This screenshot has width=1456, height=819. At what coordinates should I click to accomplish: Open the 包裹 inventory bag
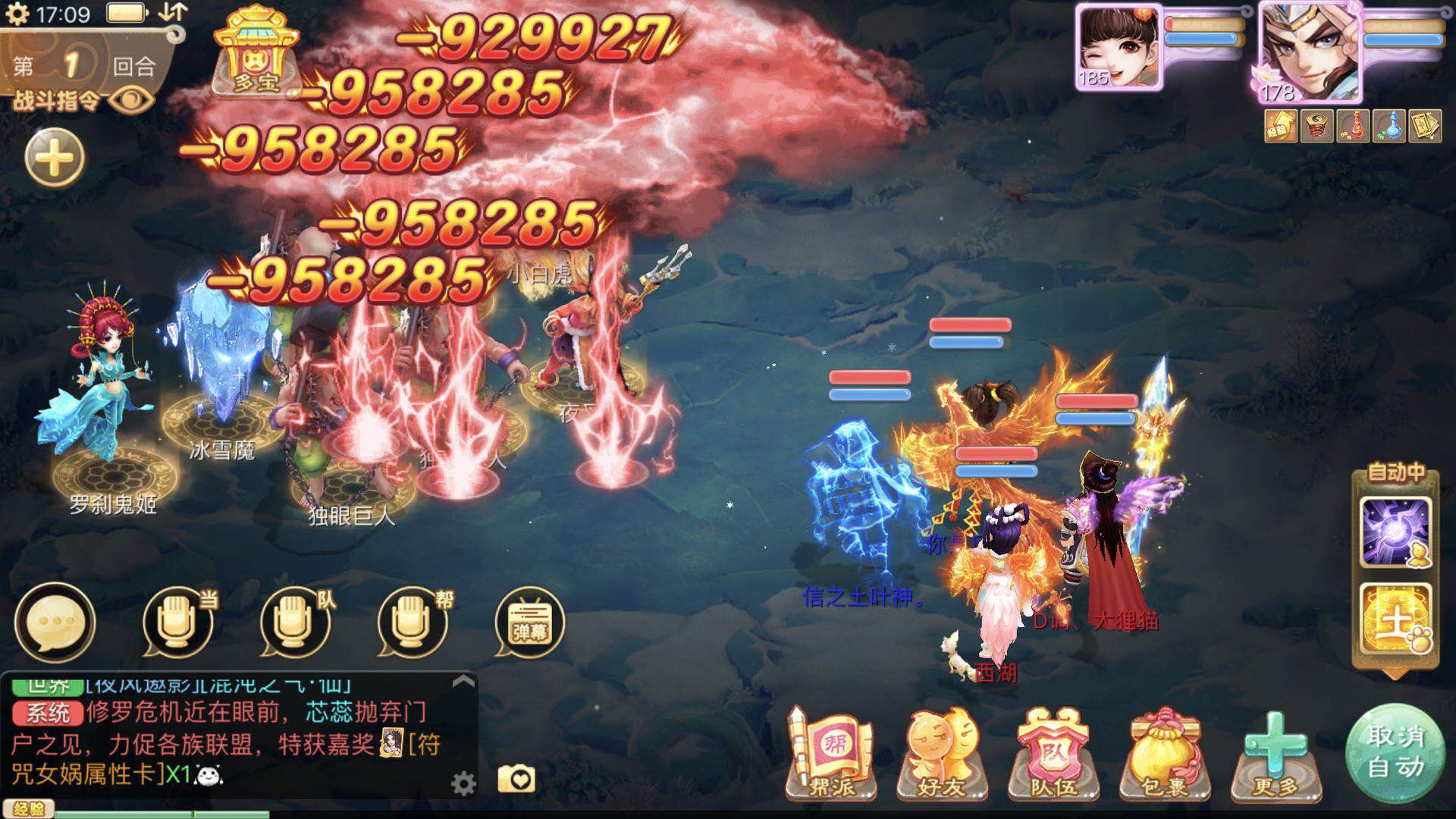[x=1163, y=755]
